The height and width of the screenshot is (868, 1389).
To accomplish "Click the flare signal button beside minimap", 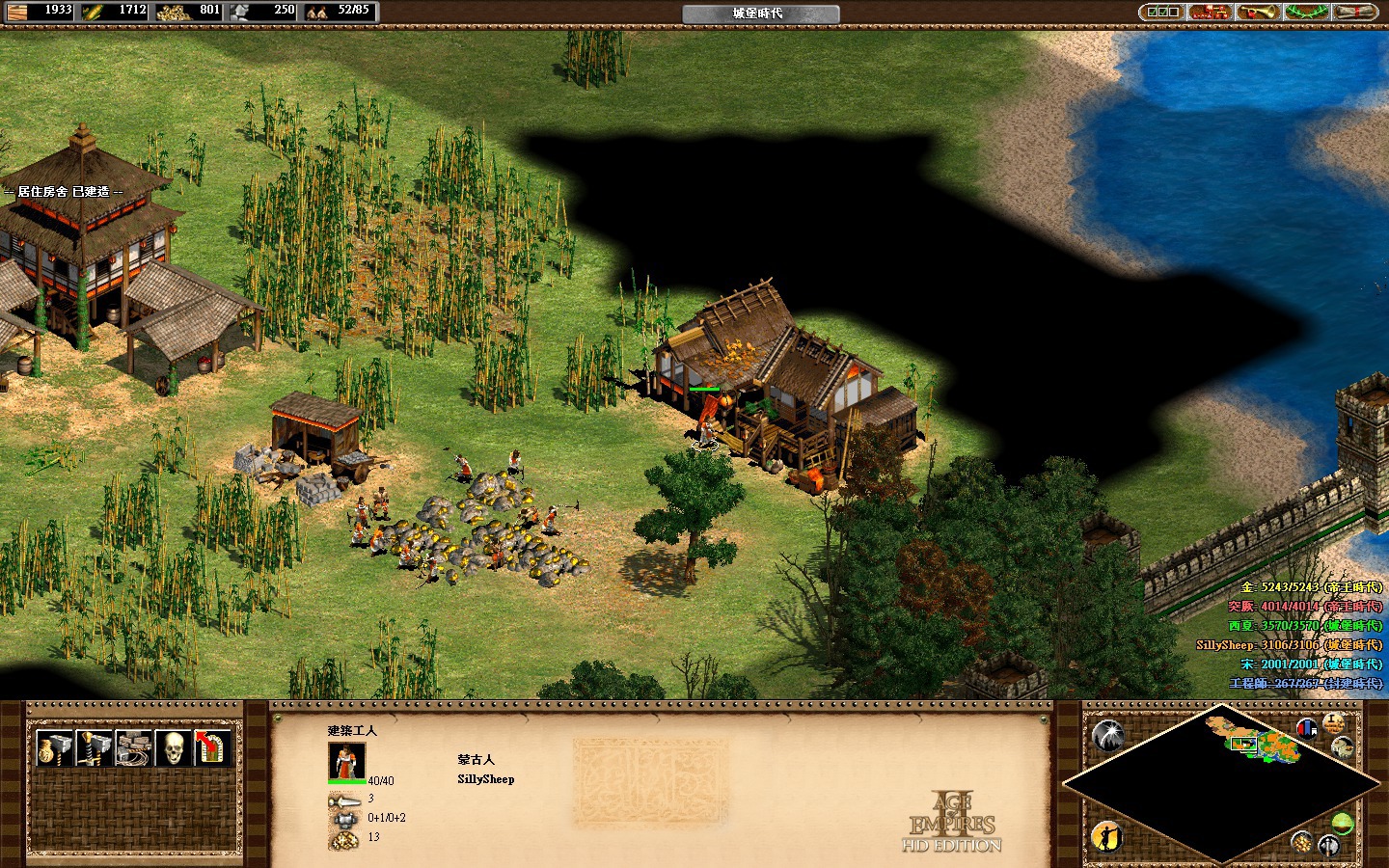I will (1108, 737).
